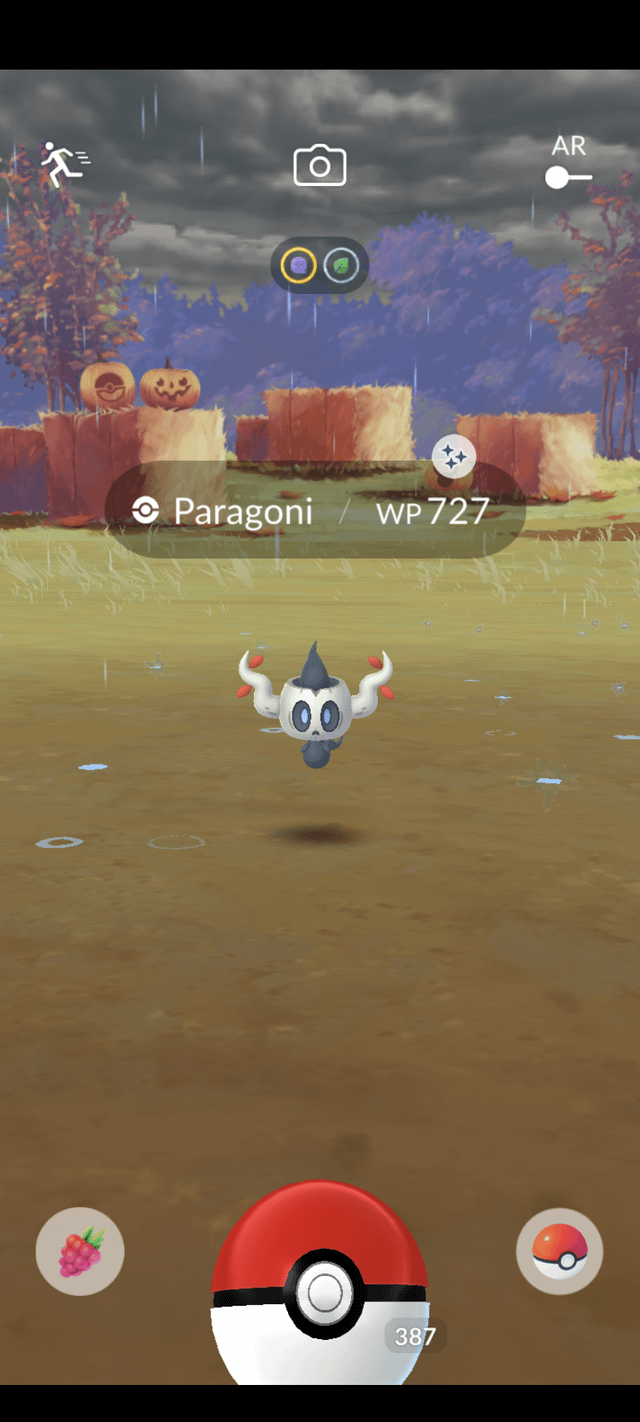Tap the green leaf type icon
The image size is (640, 1422).
342,265
